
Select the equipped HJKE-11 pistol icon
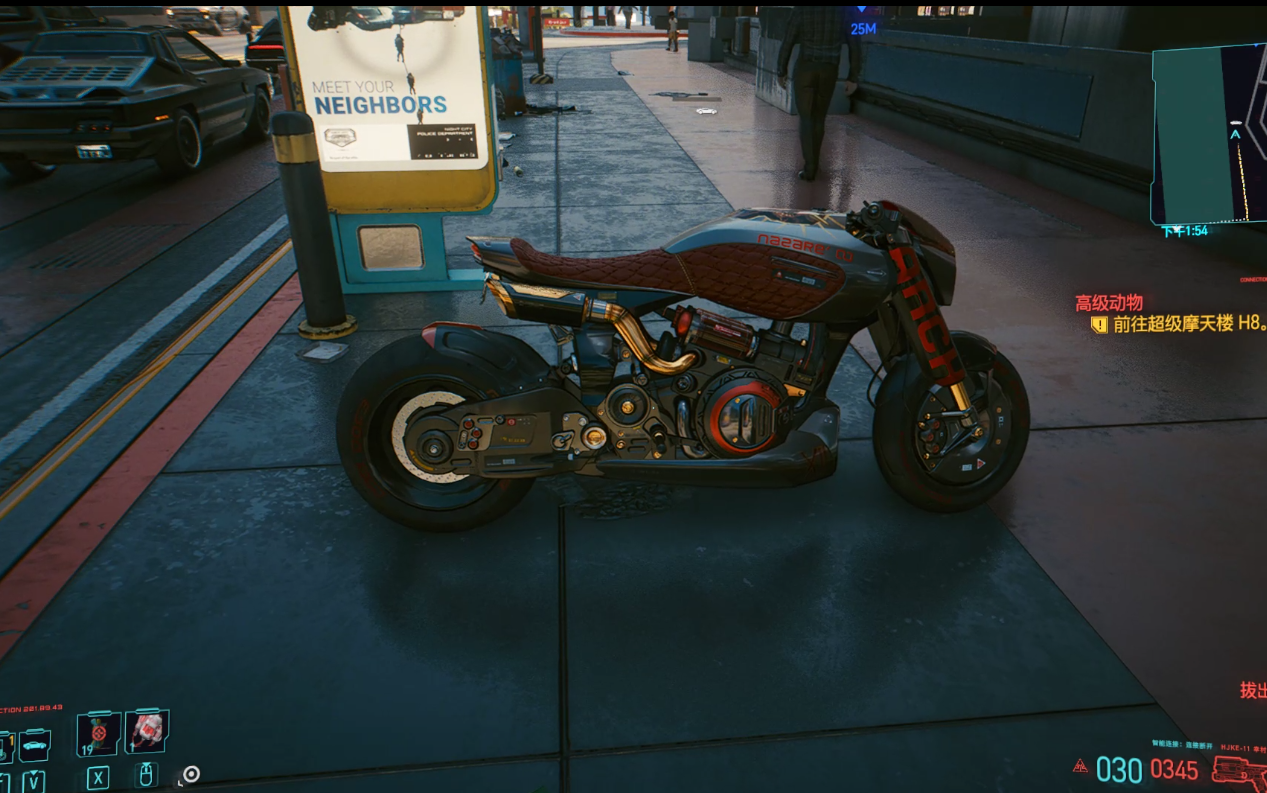tap(1237, 771)
